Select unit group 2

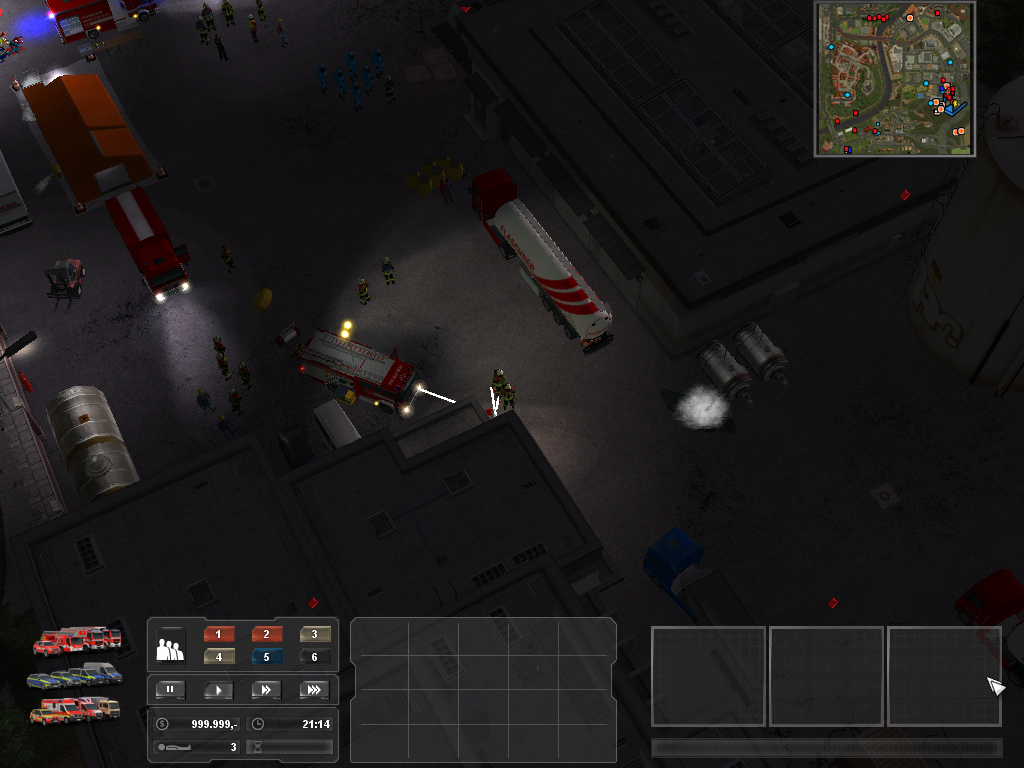pos(267,634)
